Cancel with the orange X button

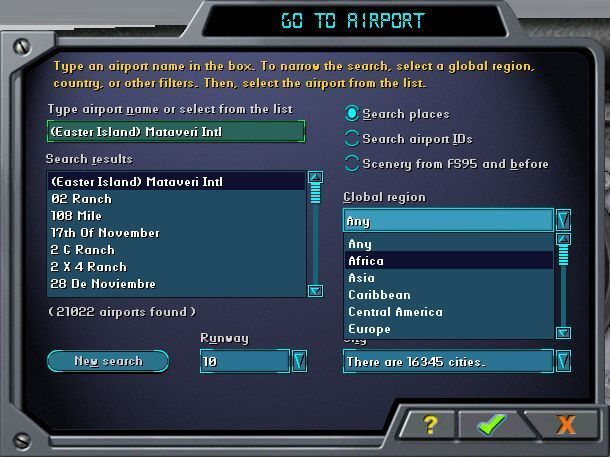(x=566, y=424)
